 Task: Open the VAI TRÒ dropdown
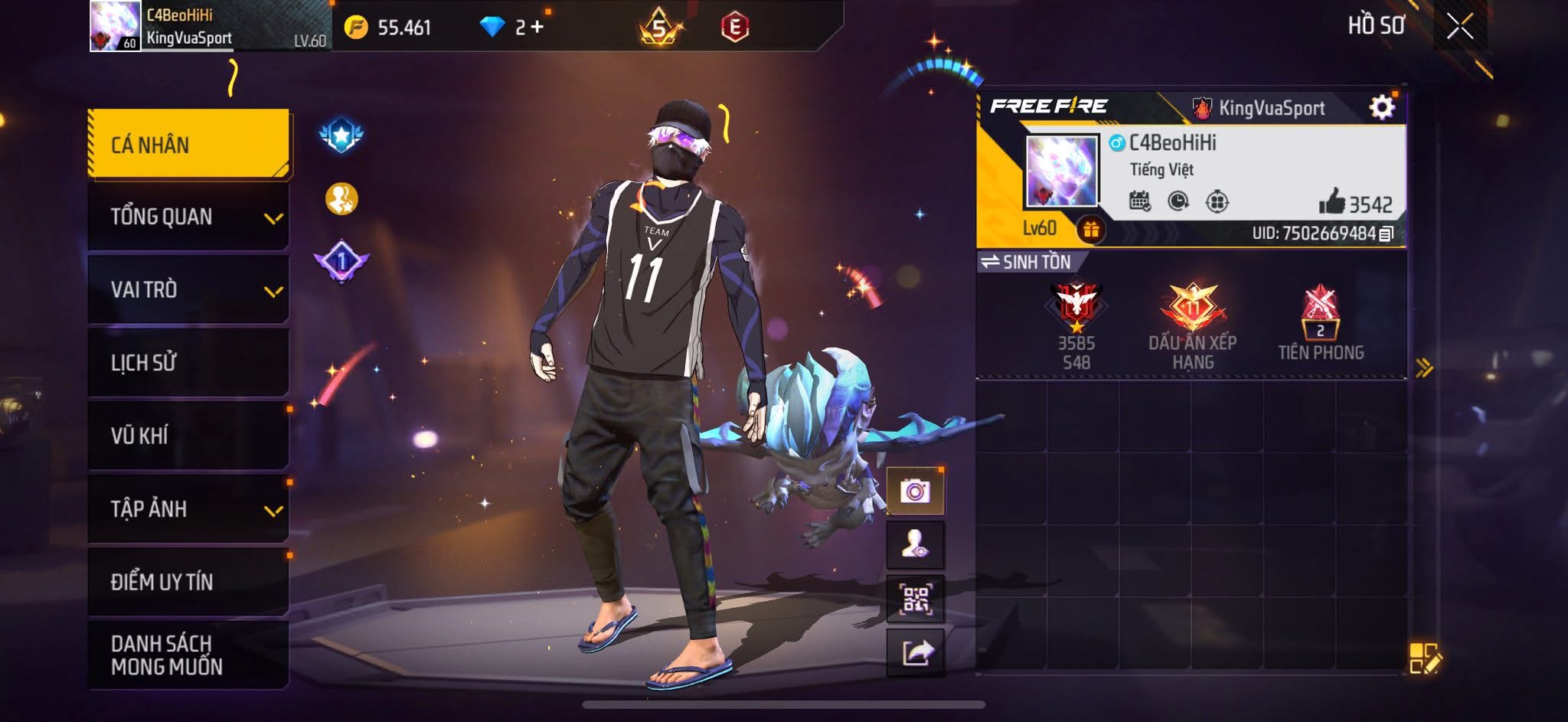[188, 289]
